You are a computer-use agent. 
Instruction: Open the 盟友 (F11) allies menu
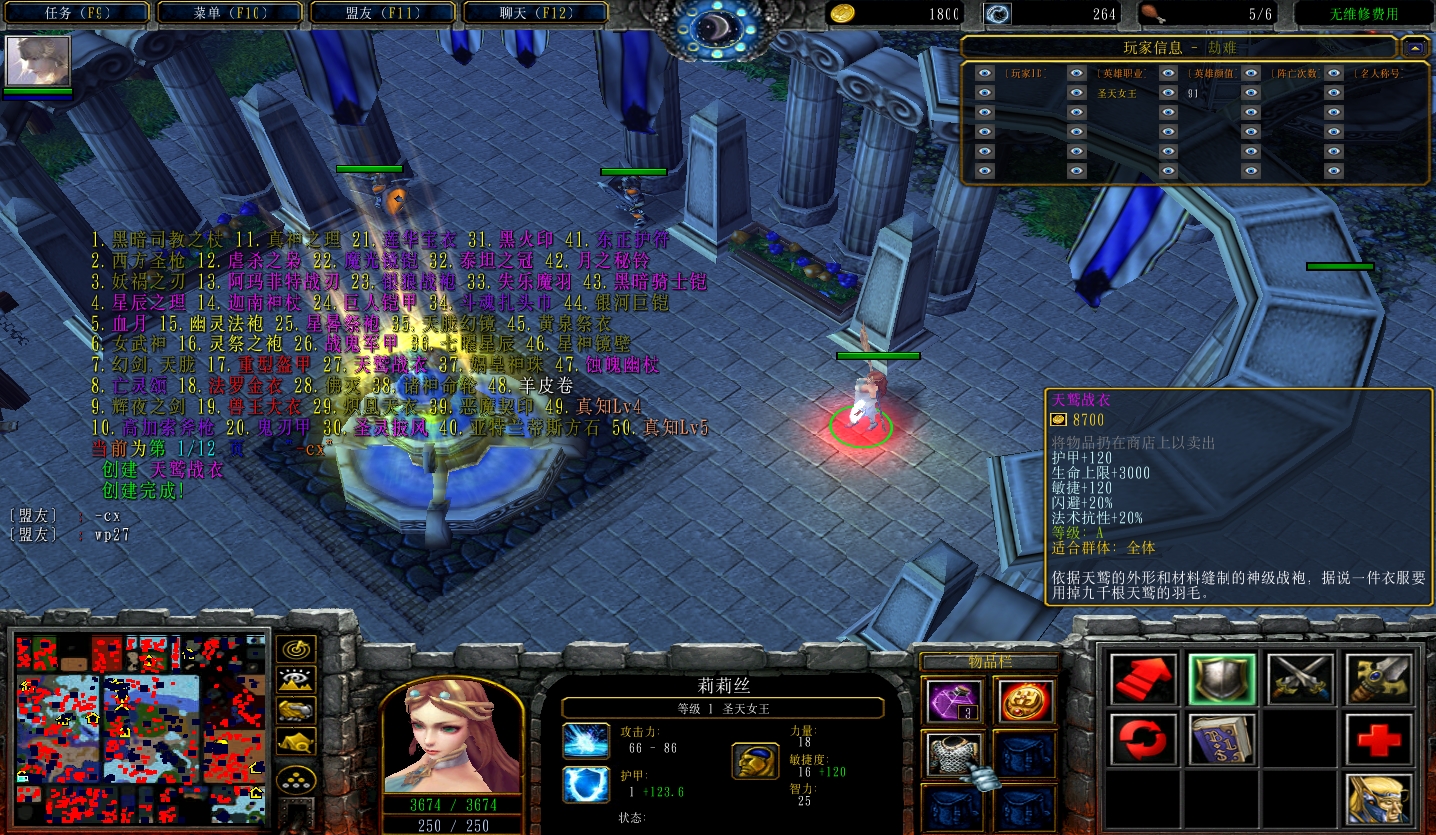pyautogui.click(x=383, y=13)
